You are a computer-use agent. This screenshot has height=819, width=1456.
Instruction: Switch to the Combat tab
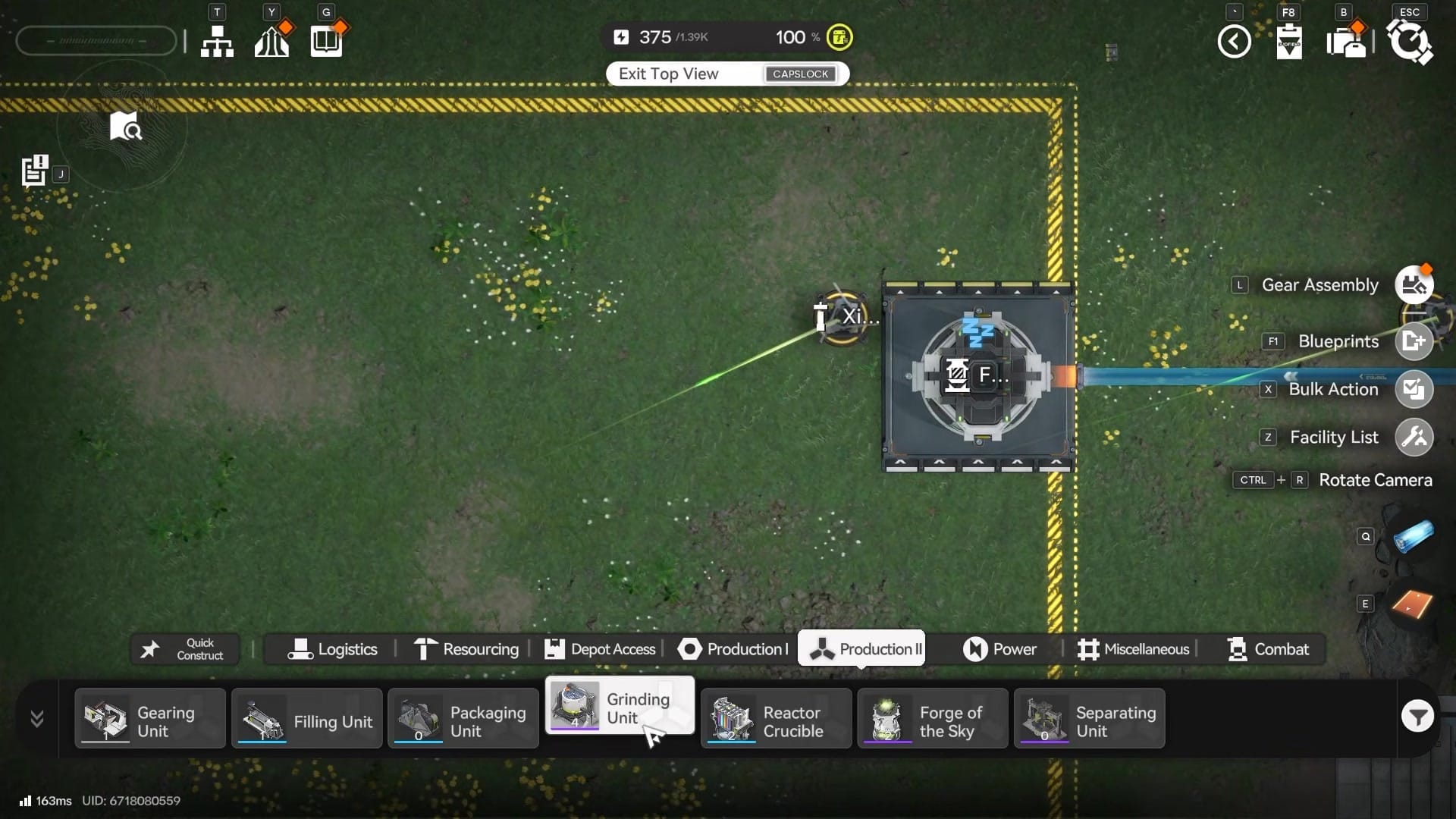1268,649
